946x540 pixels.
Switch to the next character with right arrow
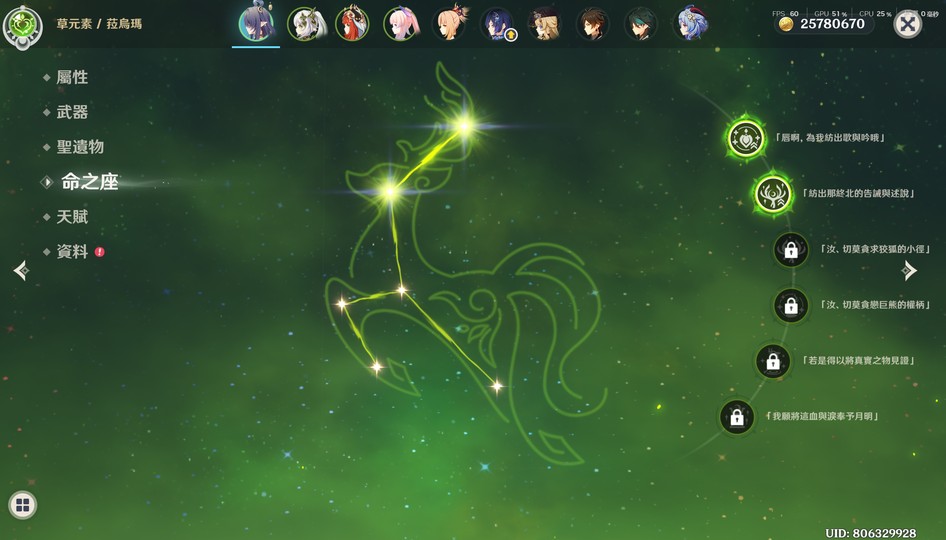909,270
